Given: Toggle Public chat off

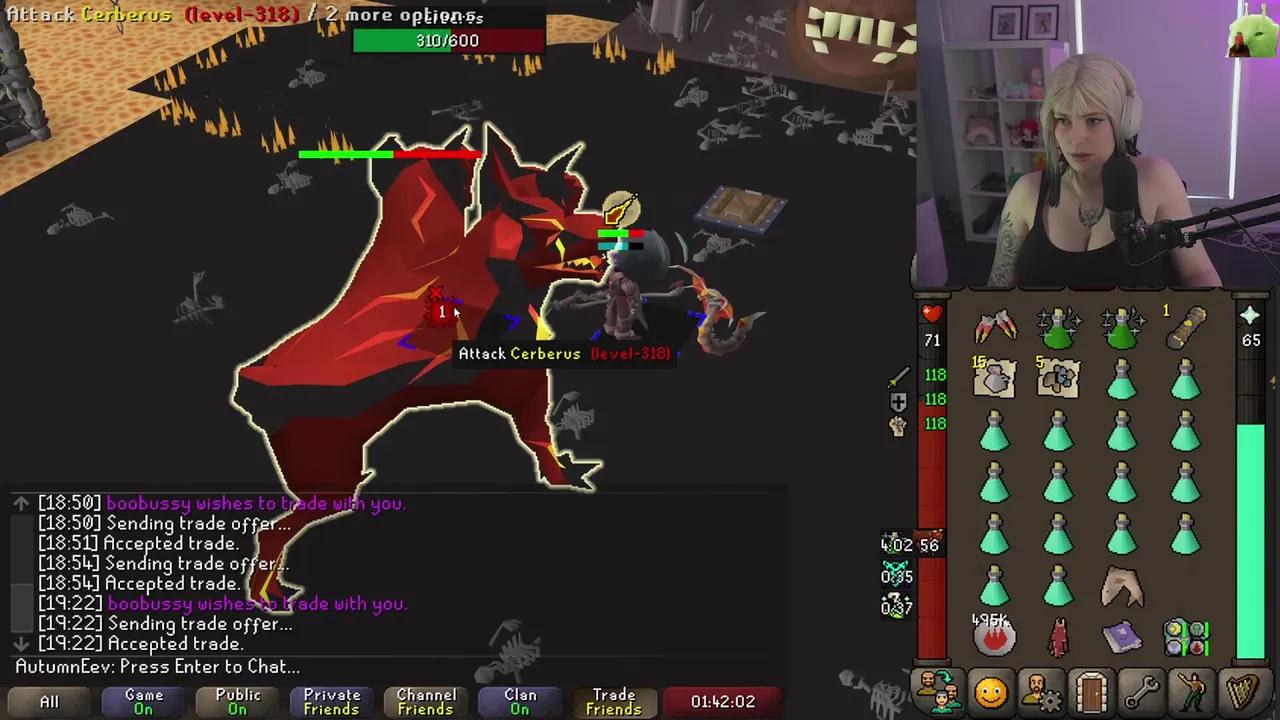Looking at the screenshot, I should pyautogui.click(x=237, y=701).
